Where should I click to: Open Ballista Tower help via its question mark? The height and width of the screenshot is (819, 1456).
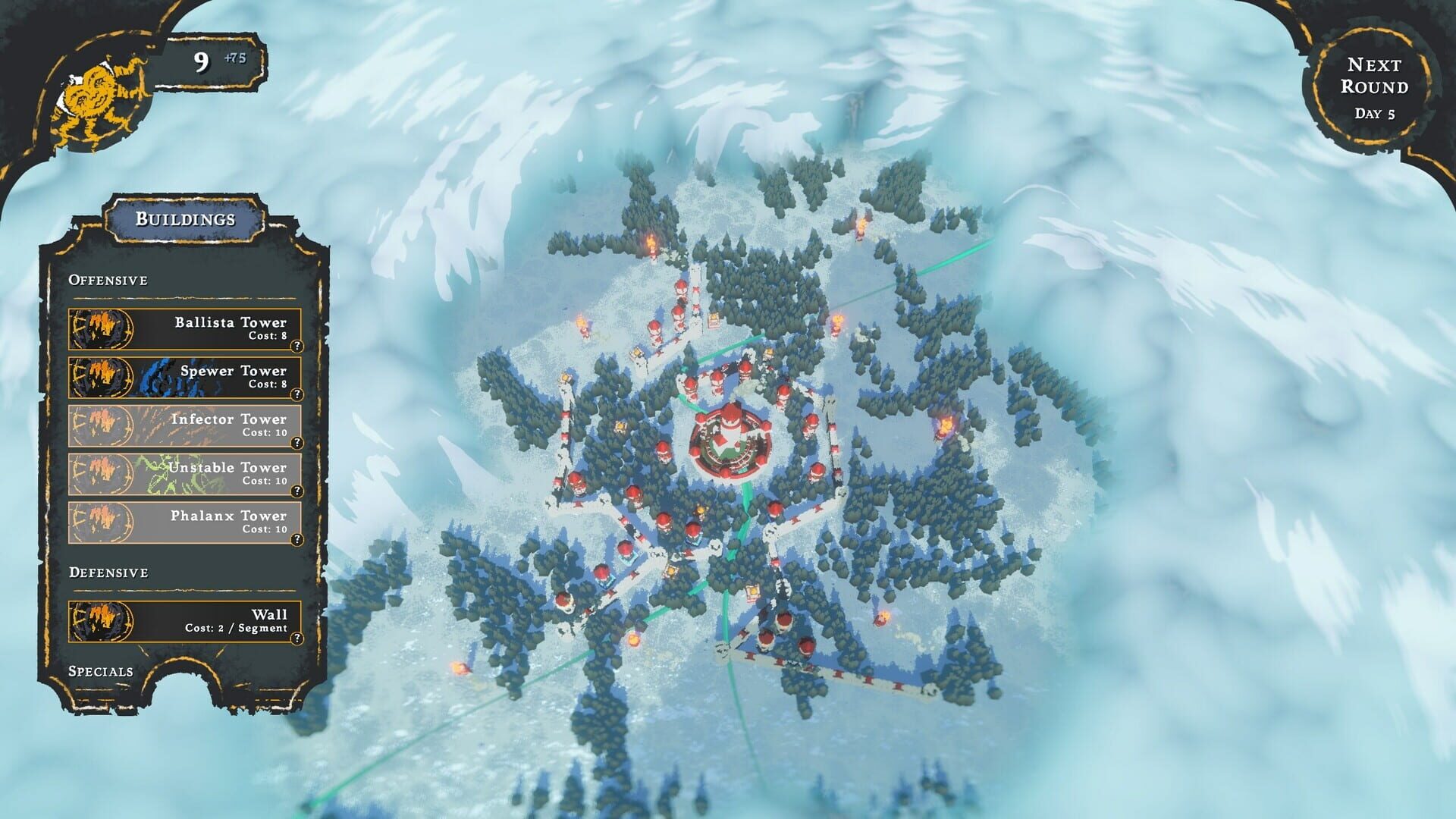(297, 345)
